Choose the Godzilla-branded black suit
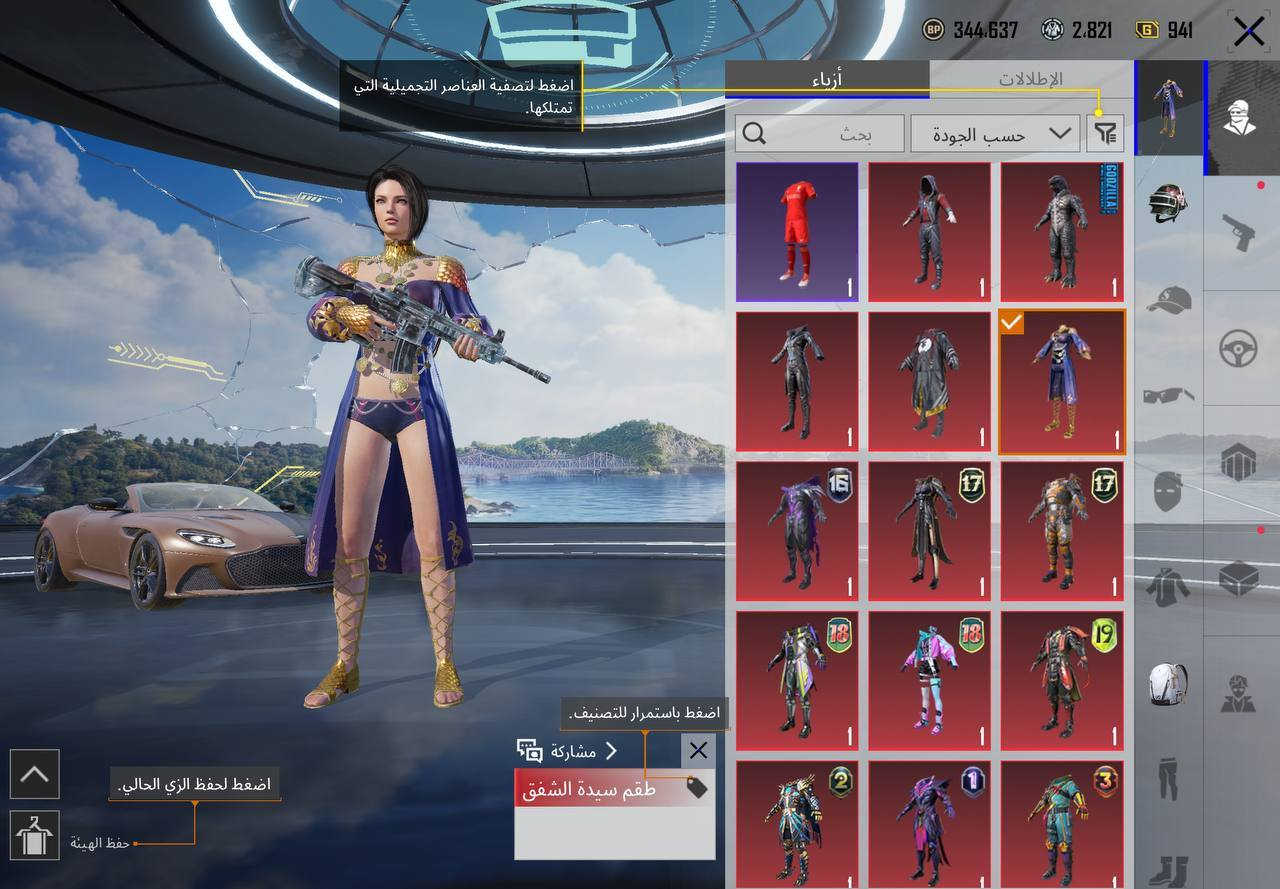Viewport: 1280px width, 889px height. point(1062,232)
